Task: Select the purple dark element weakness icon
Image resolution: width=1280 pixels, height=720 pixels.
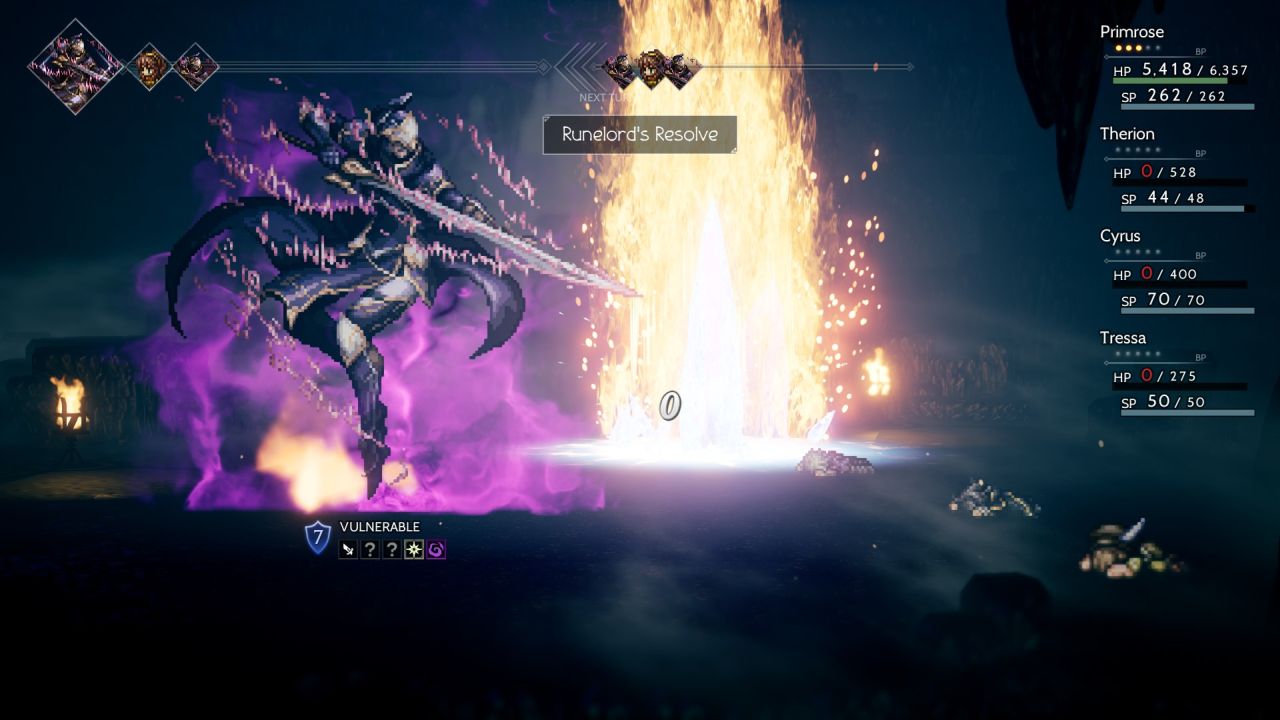Action: tap(436, 549)
